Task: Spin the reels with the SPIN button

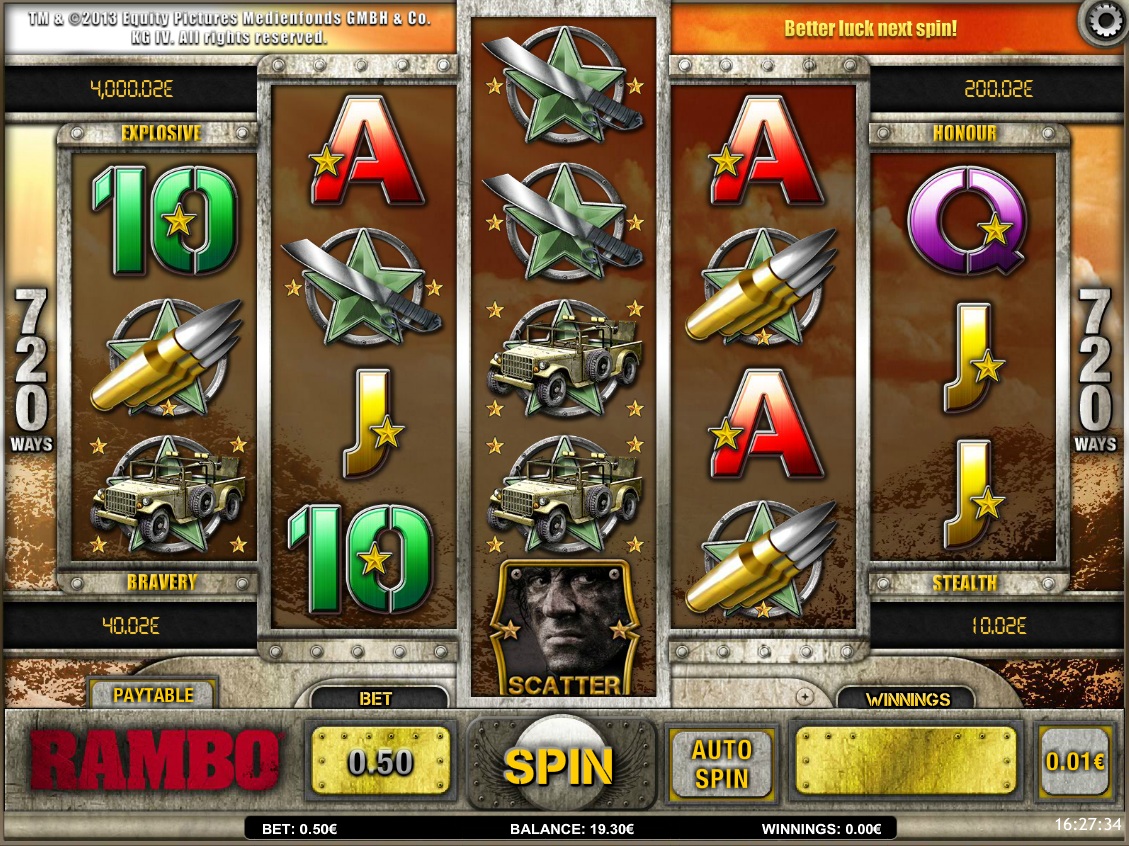Action: 558,765
